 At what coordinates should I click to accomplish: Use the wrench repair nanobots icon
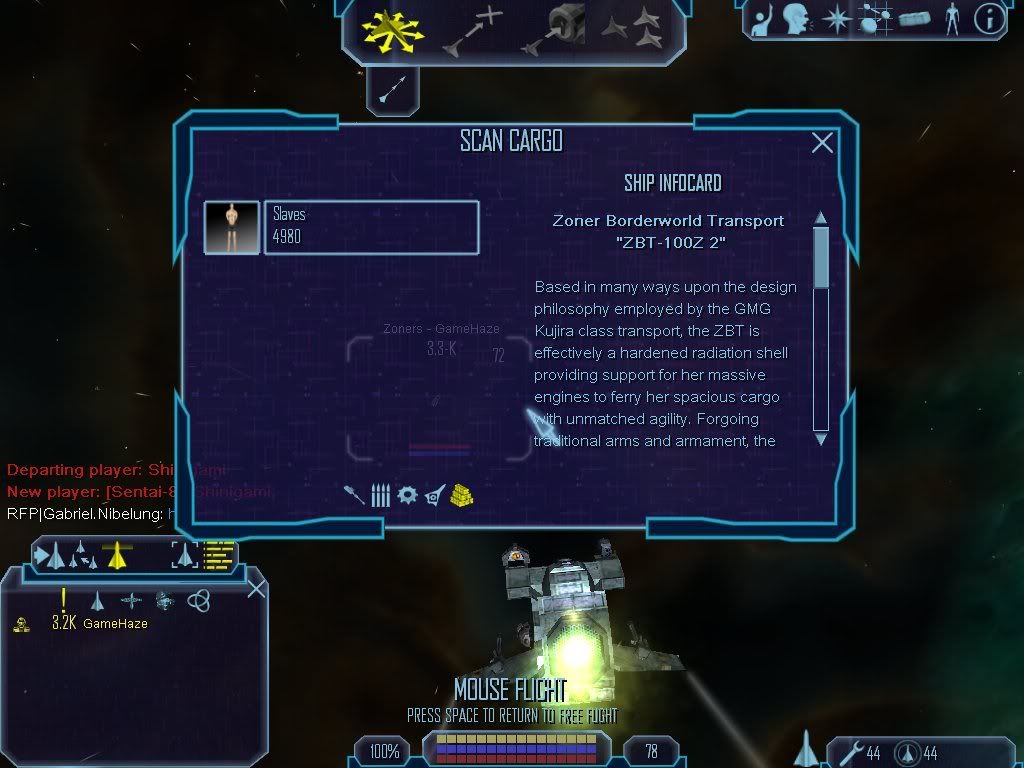click(845, 752)
